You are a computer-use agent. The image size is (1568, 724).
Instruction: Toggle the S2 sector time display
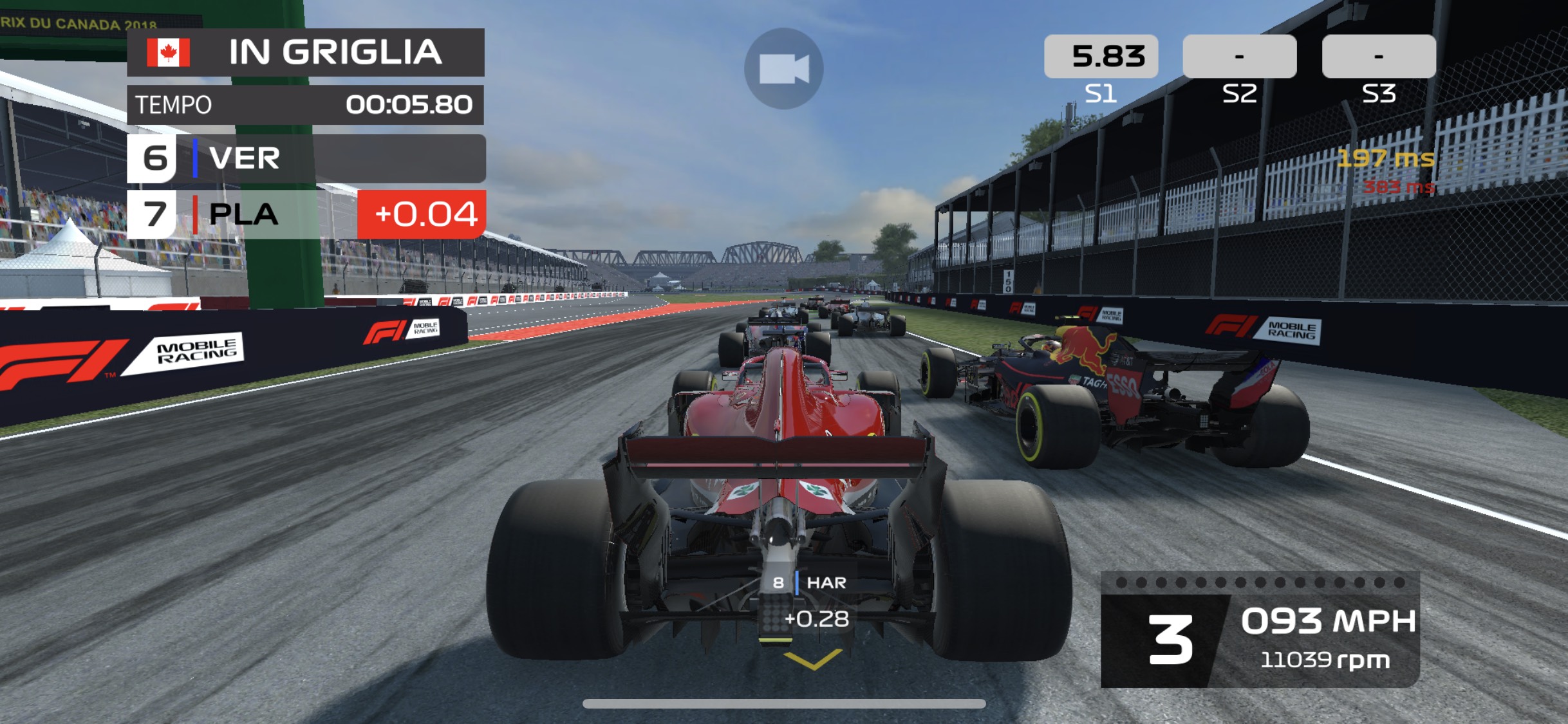point(1239,57)
